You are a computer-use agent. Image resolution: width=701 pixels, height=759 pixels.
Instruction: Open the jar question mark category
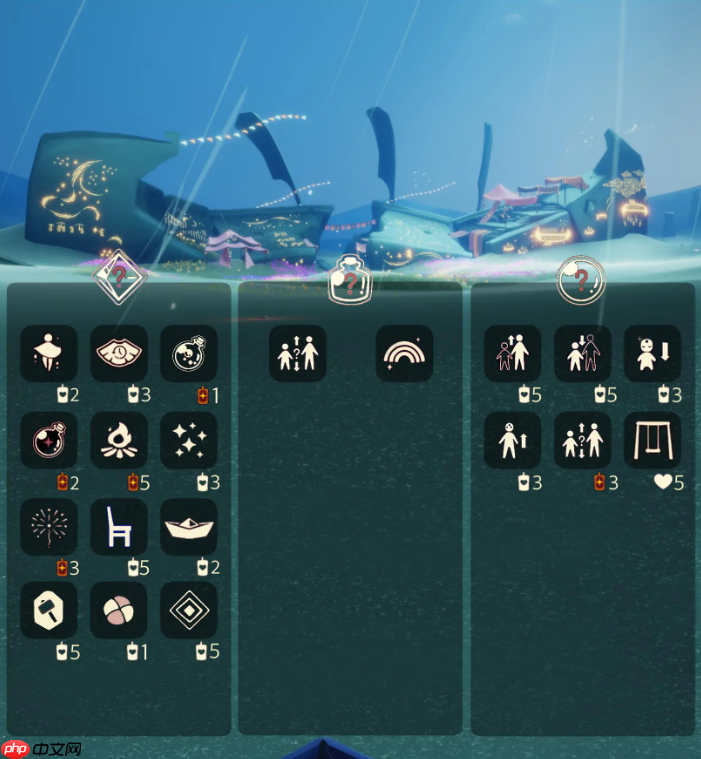click(350, 279)
